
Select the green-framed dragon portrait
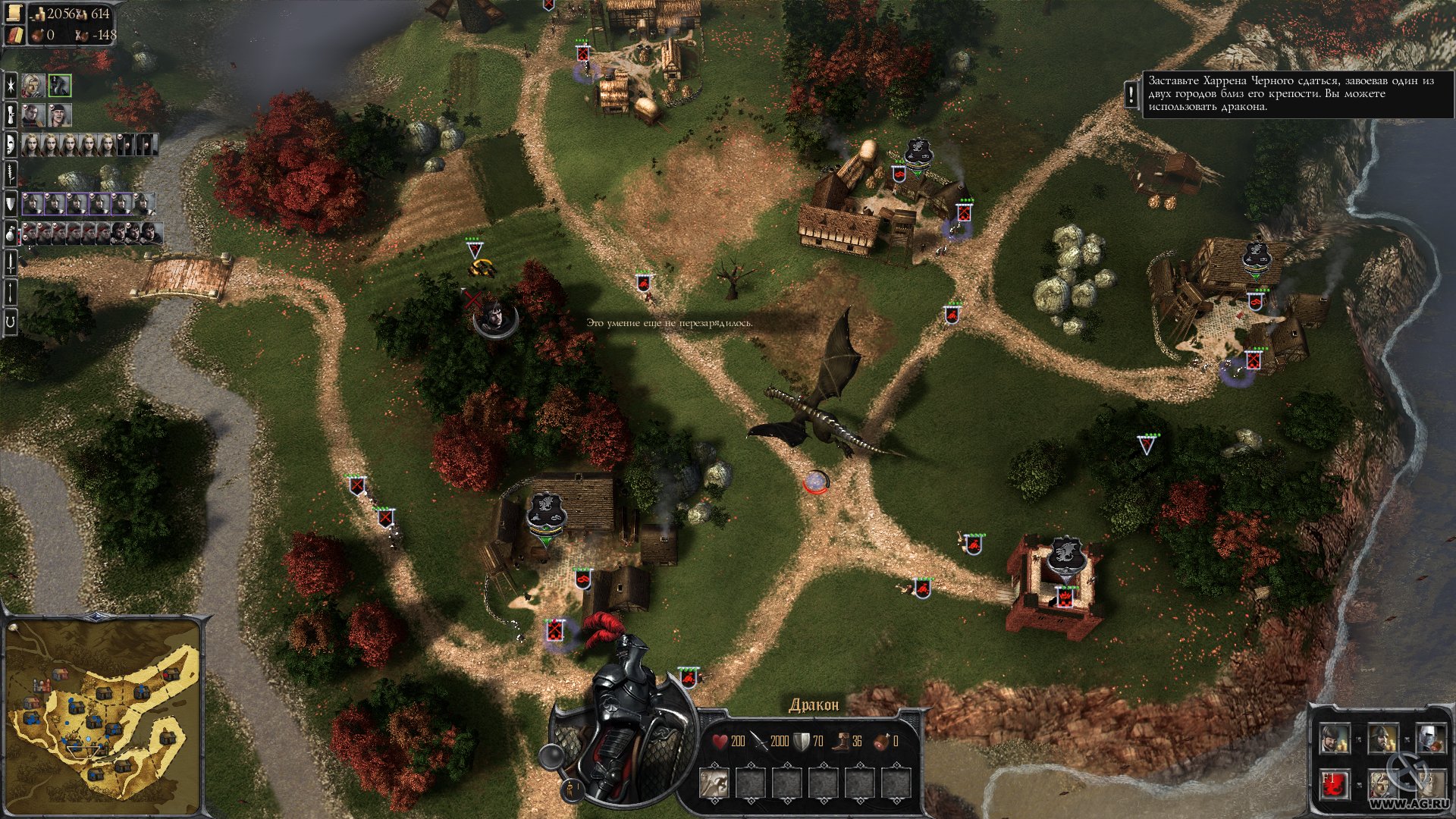click(x=60, y=85)
